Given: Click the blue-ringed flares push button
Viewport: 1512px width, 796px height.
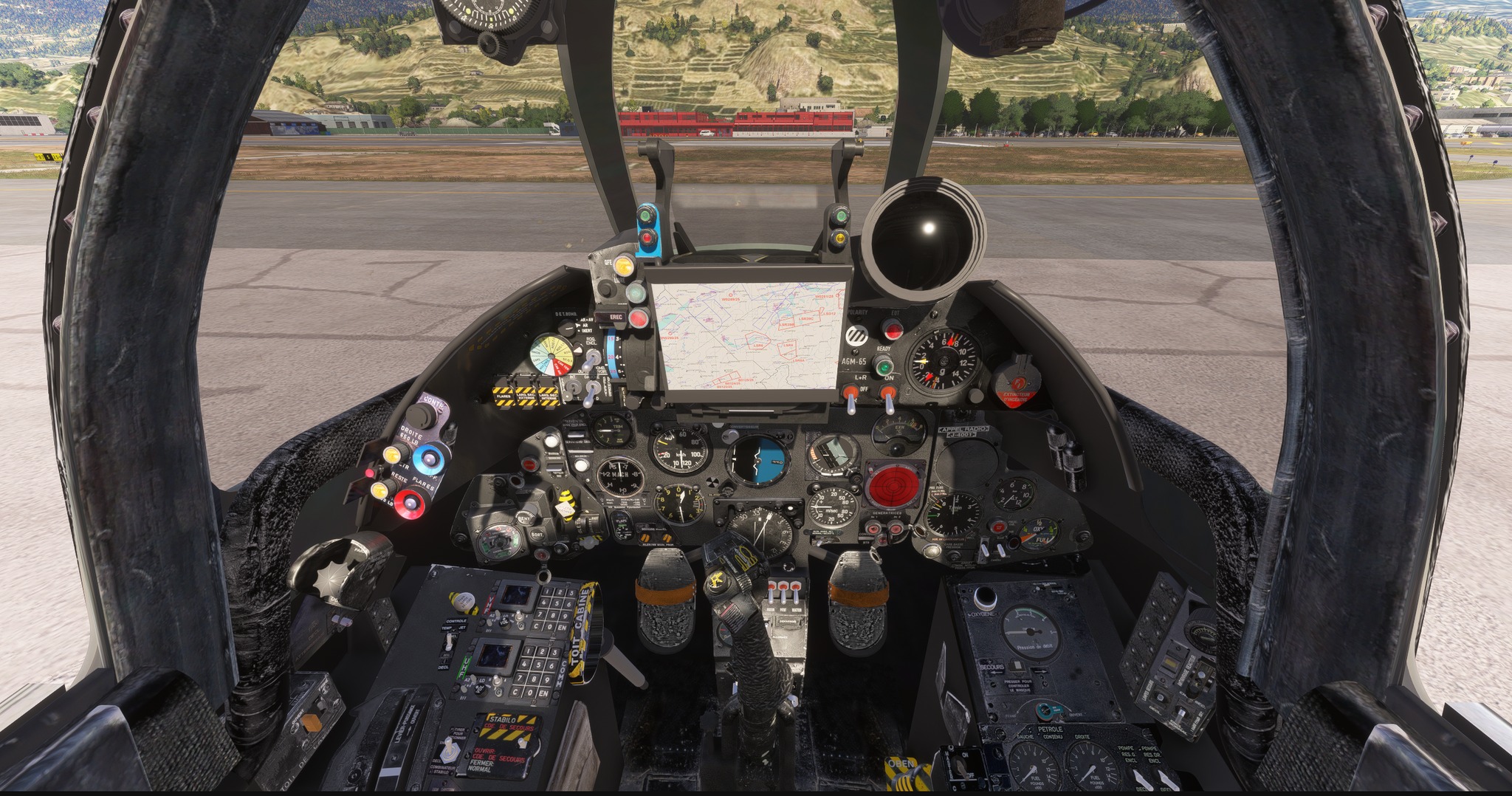Looking at the screenshot, I should [x=427, y=458].
